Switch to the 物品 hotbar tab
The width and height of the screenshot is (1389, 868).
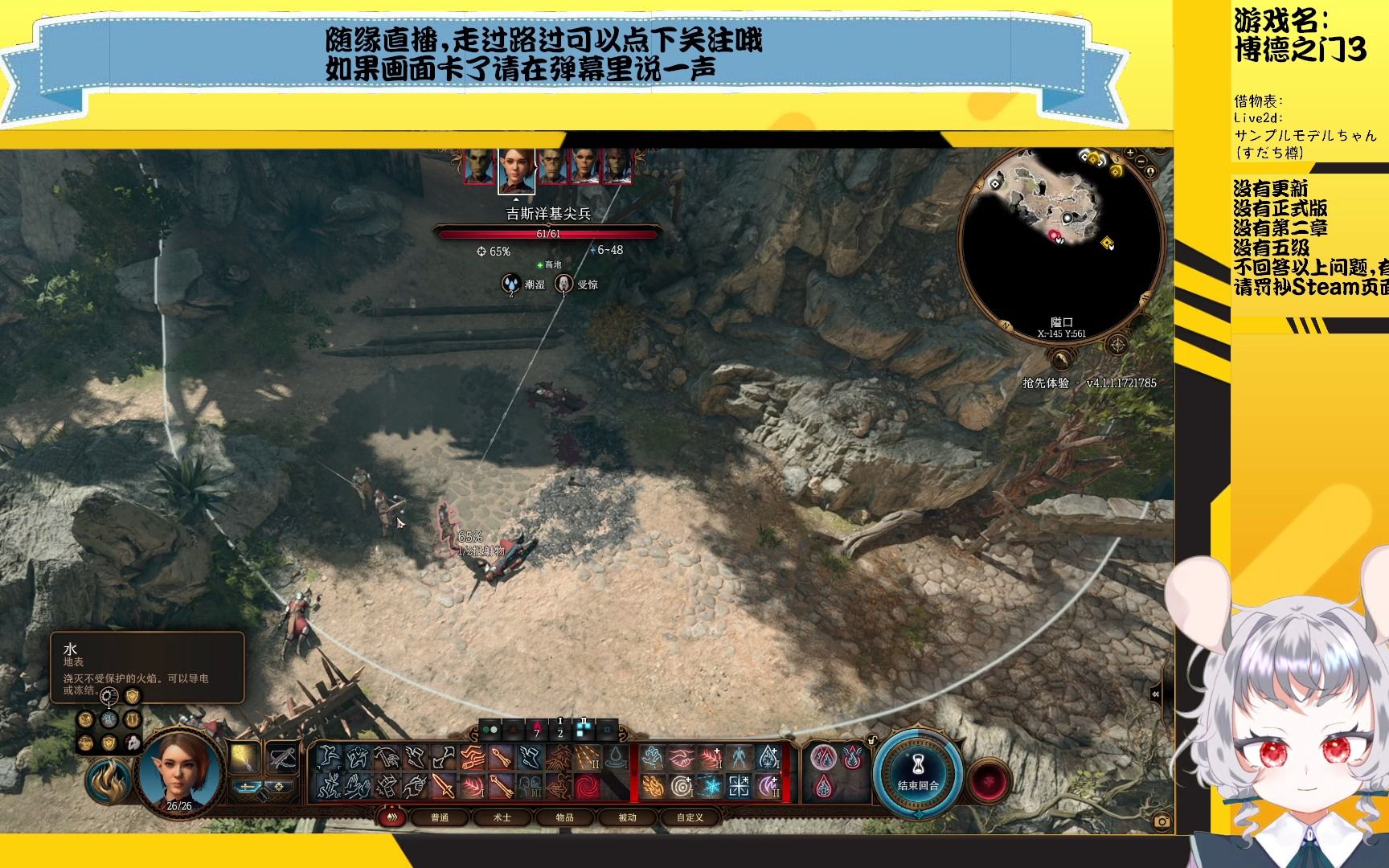tap(565, 819)
